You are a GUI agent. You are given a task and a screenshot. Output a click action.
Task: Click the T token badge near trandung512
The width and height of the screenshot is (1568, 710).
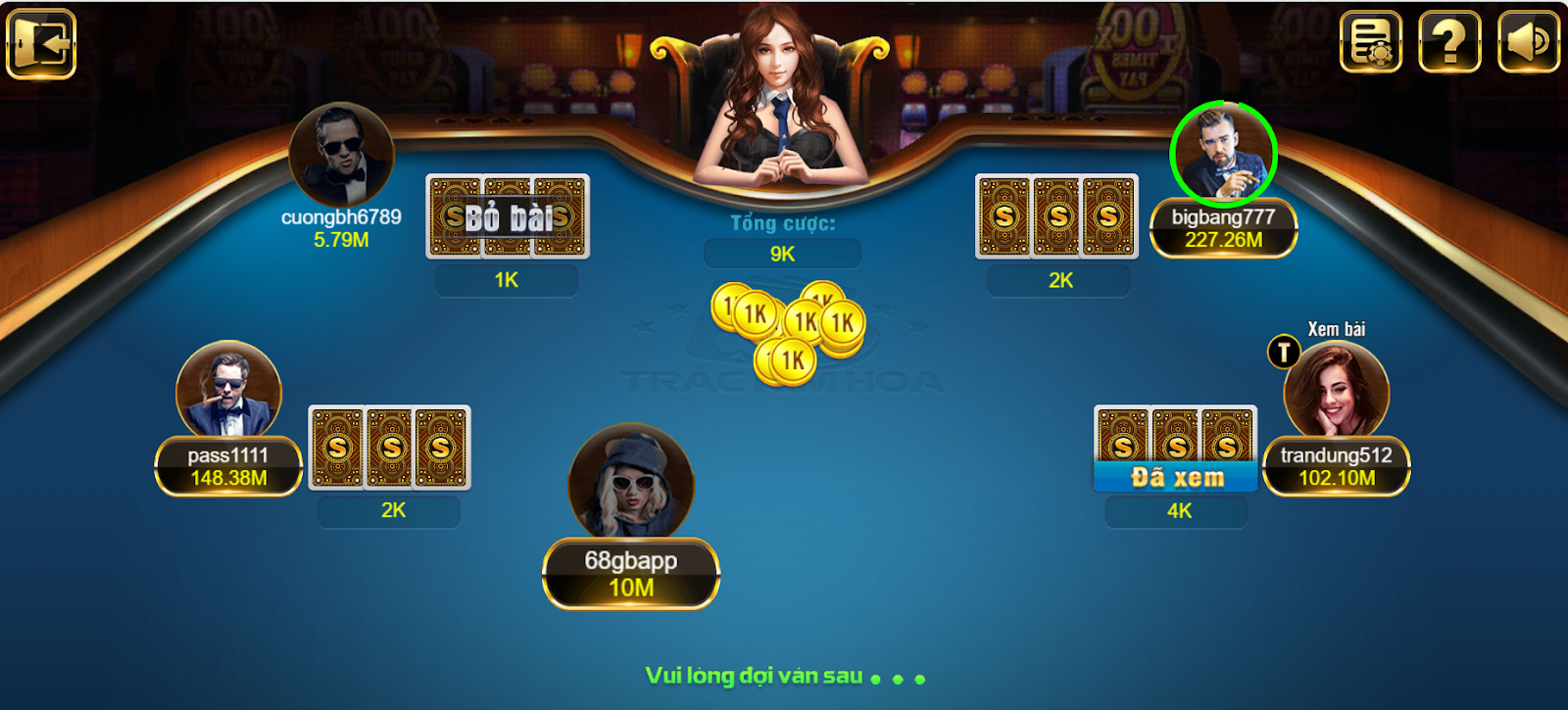point(1285,349)
